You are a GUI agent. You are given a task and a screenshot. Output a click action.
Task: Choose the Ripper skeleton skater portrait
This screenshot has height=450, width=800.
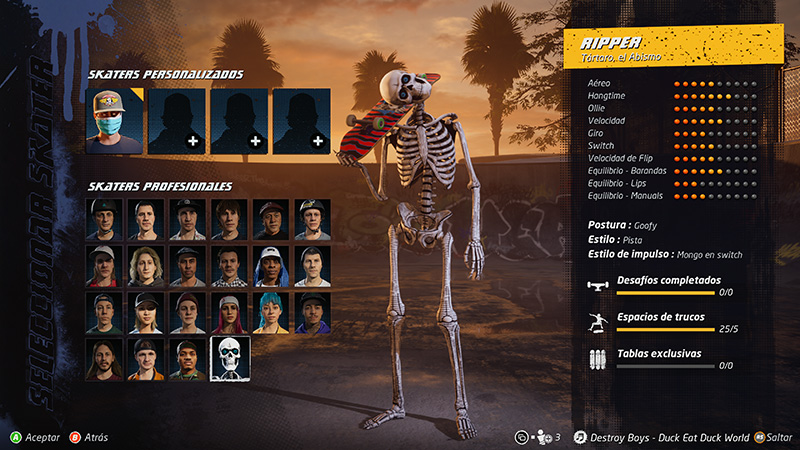click(x=230, y=357)
